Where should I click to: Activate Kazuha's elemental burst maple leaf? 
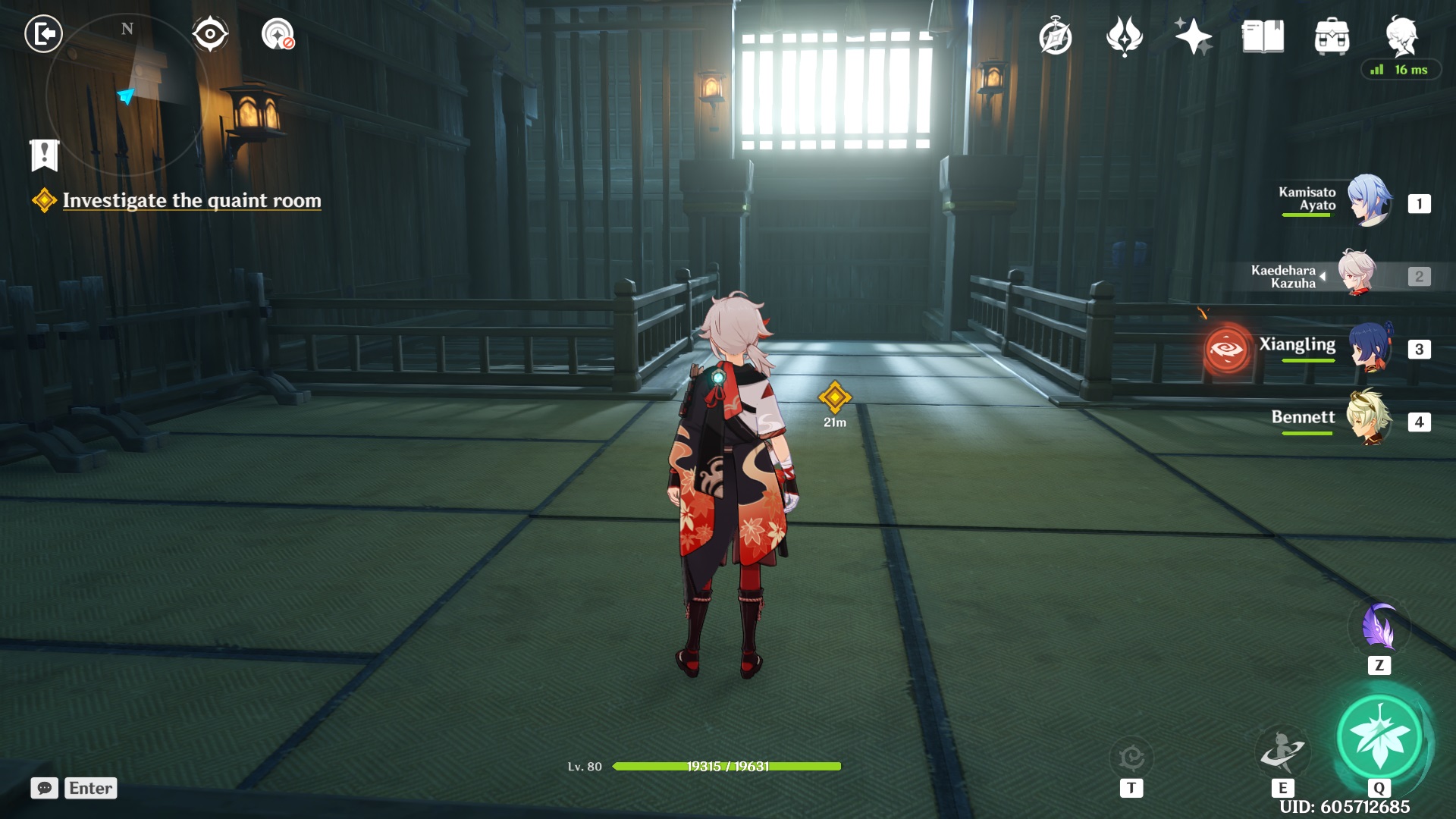coord(1379,736)
